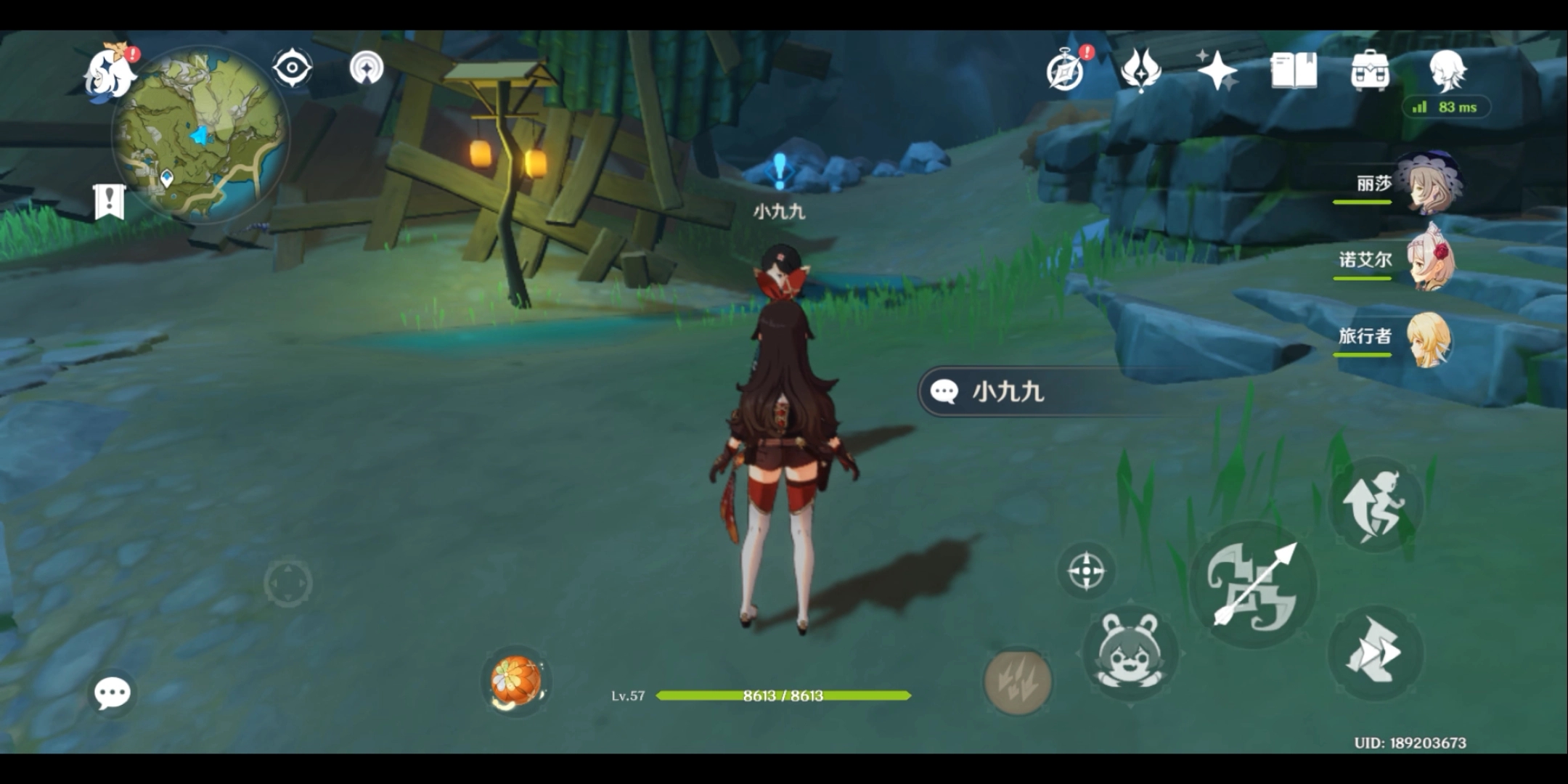Image resolution: width=1568 pixels, height=784 pixels.
Task: Open the co-op mode icon
Action: click(367, 68)
